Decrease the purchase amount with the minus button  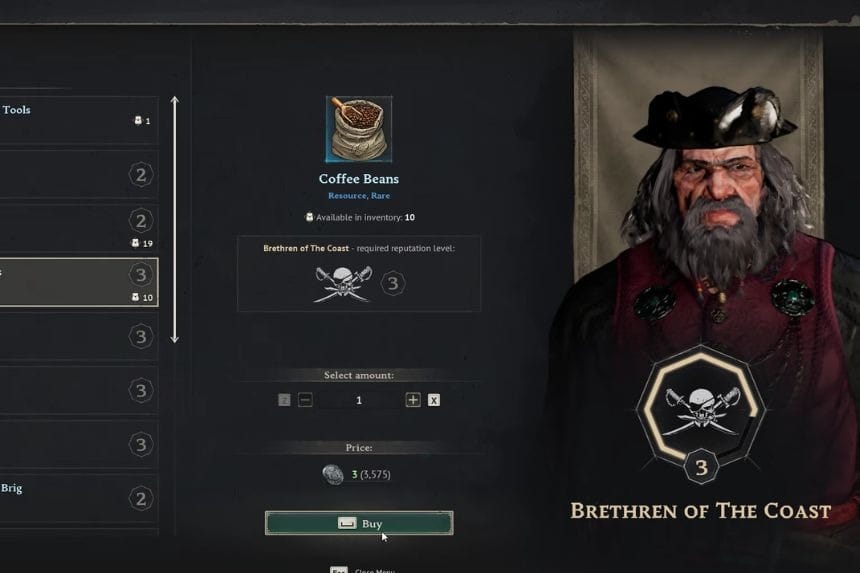click(x=305, y=400)
